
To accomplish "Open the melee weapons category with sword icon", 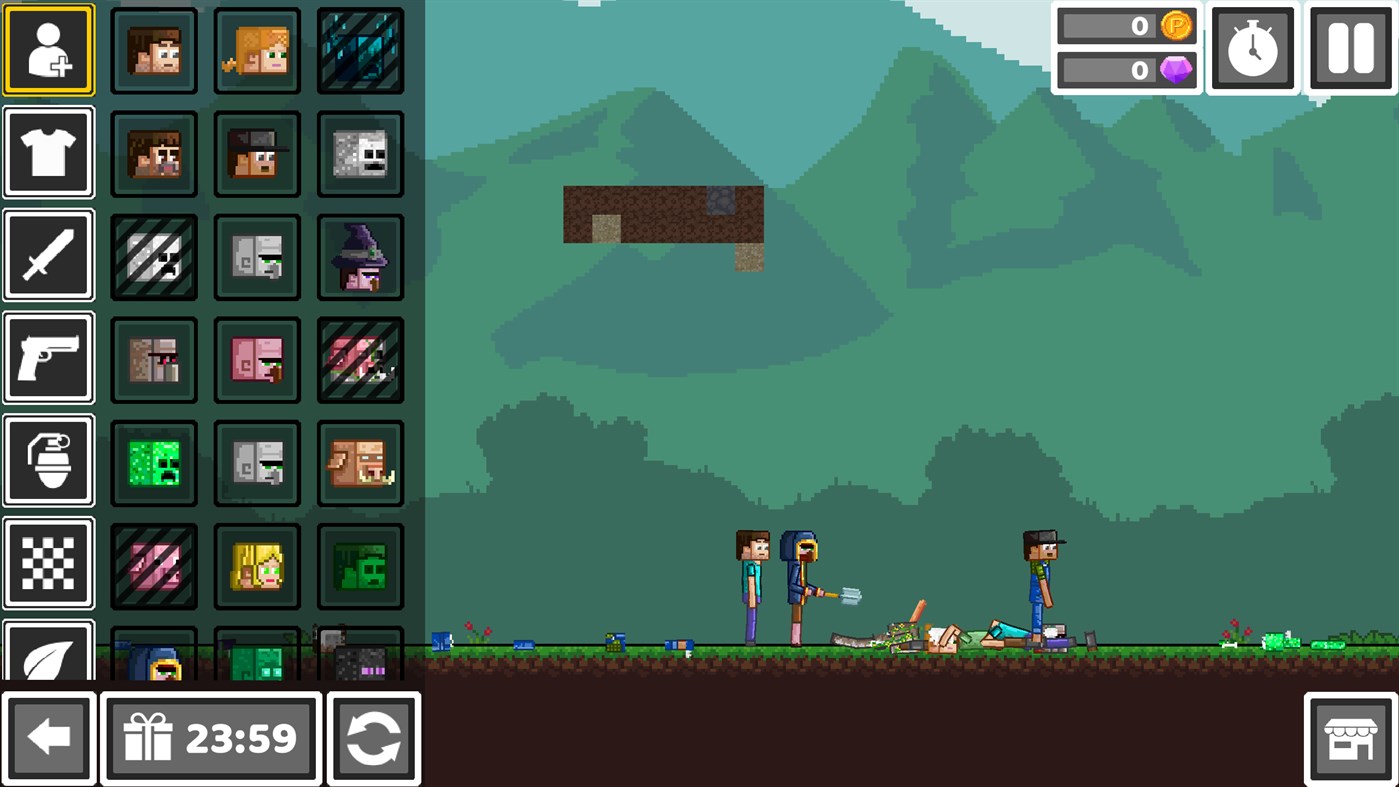I will [48, 255].
